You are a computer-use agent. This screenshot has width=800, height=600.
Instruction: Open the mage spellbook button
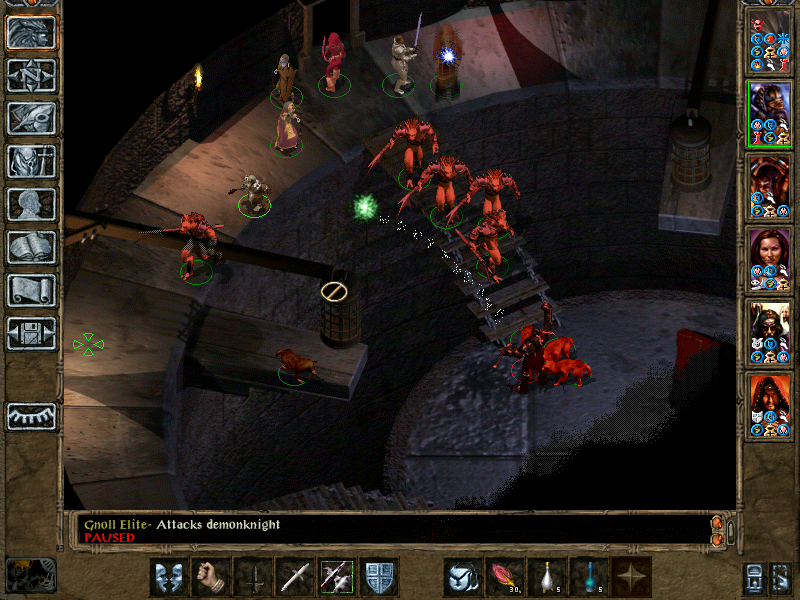(x=32, y=247)
